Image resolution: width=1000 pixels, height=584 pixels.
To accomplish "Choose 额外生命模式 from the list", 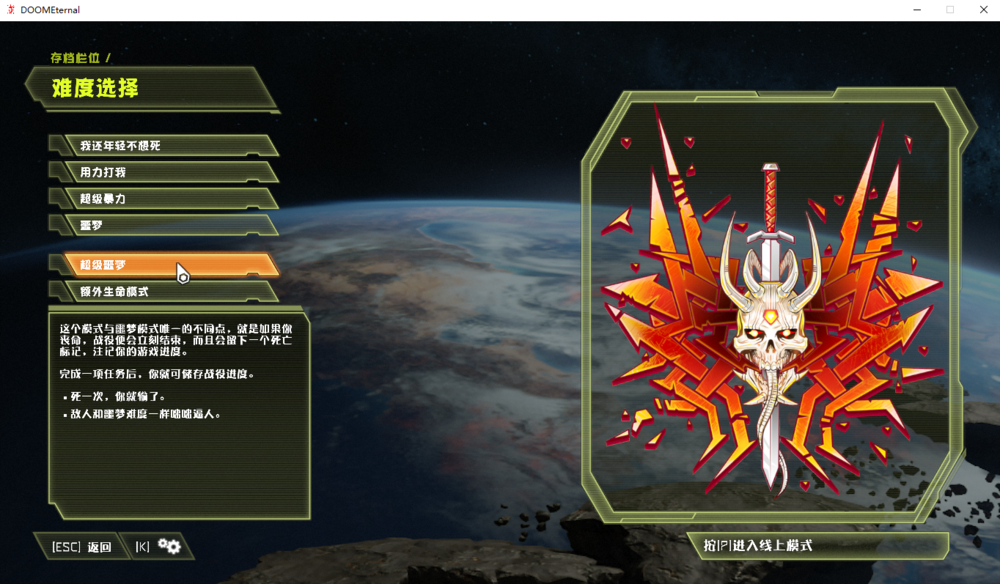I will [165, 291].
